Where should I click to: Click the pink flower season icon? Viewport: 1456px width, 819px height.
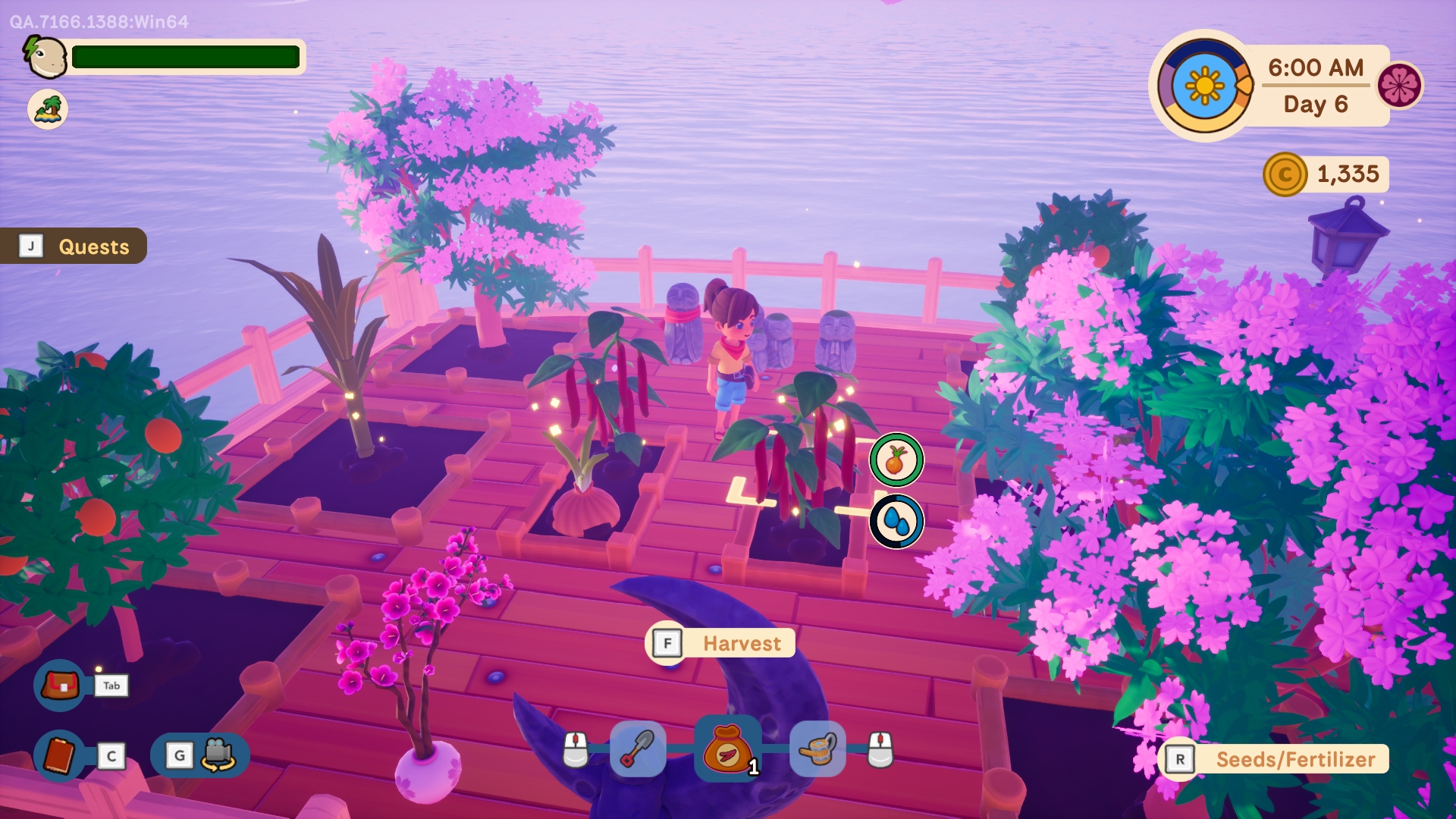1399,85
